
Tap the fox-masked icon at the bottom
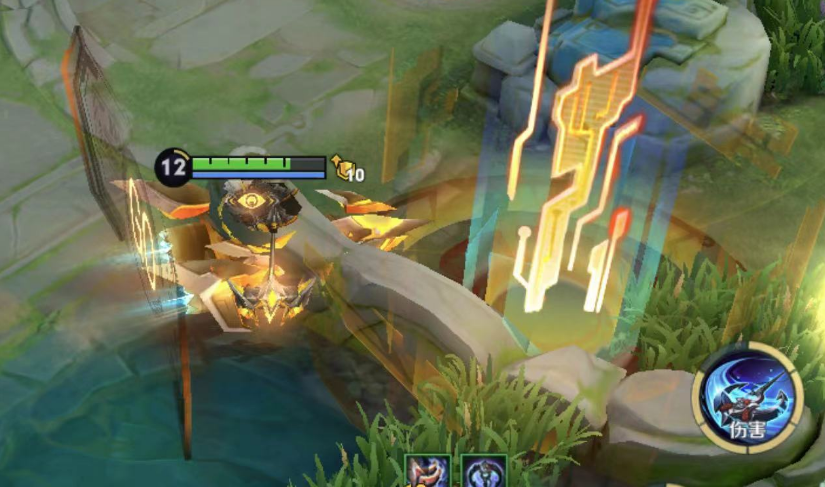click(427, 472)
